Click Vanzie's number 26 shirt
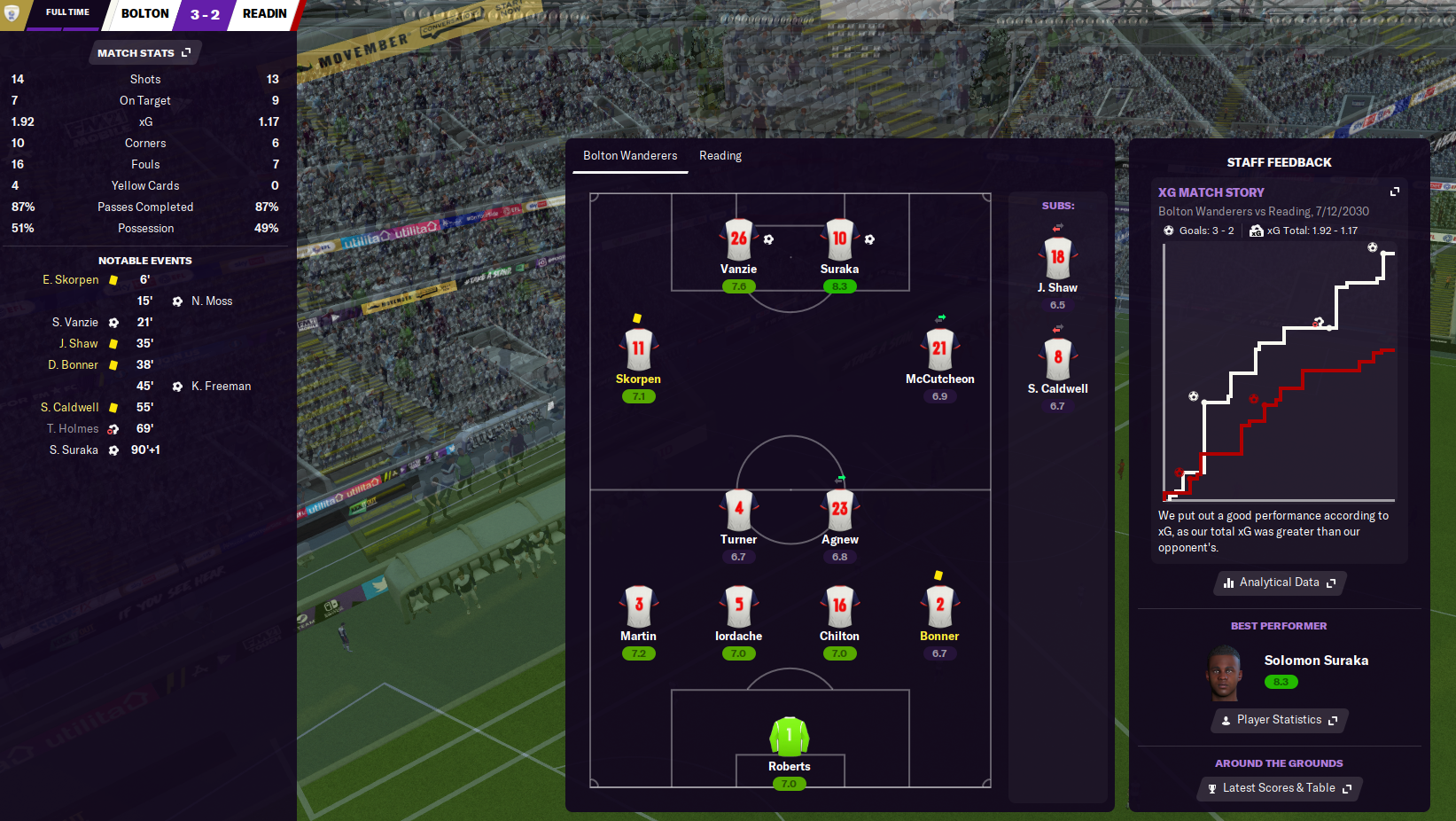This screenshot has height=821, width=1456. pos(738,238)
